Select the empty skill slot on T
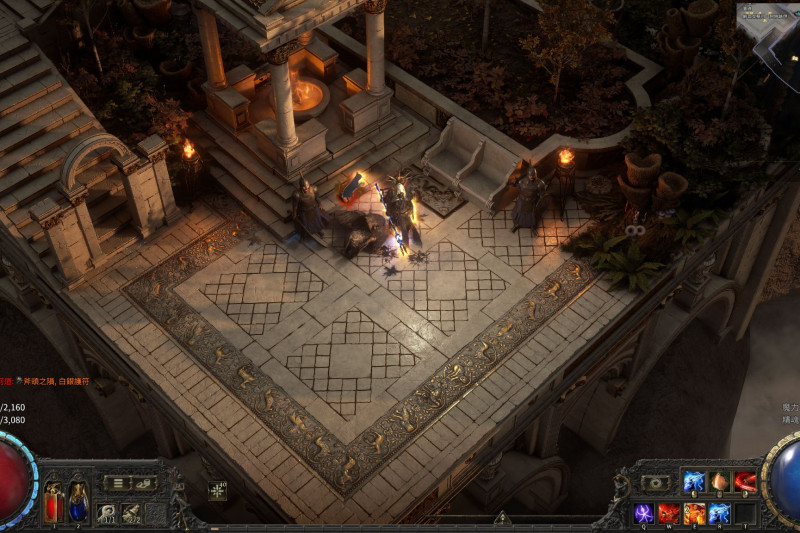This screenshot has width=800, height=533. point(744,513)
